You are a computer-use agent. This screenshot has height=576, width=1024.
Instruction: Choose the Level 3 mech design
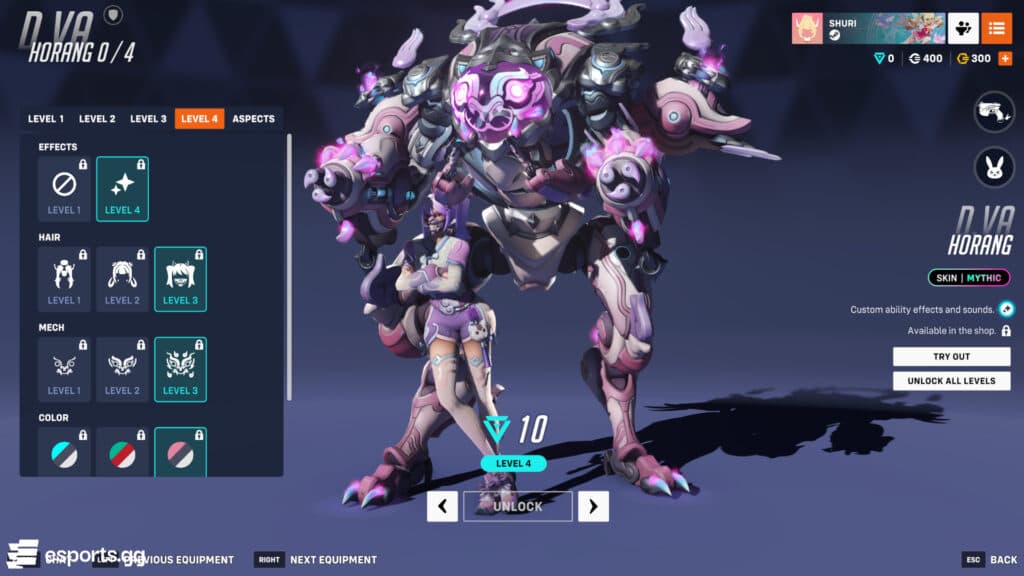point(180,369)
